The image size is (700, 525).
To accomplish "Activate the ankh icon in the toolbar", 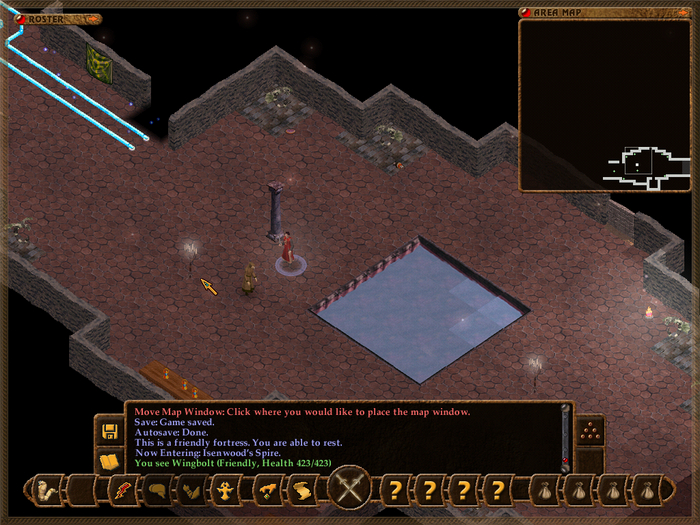I will [x=228, y=491].
